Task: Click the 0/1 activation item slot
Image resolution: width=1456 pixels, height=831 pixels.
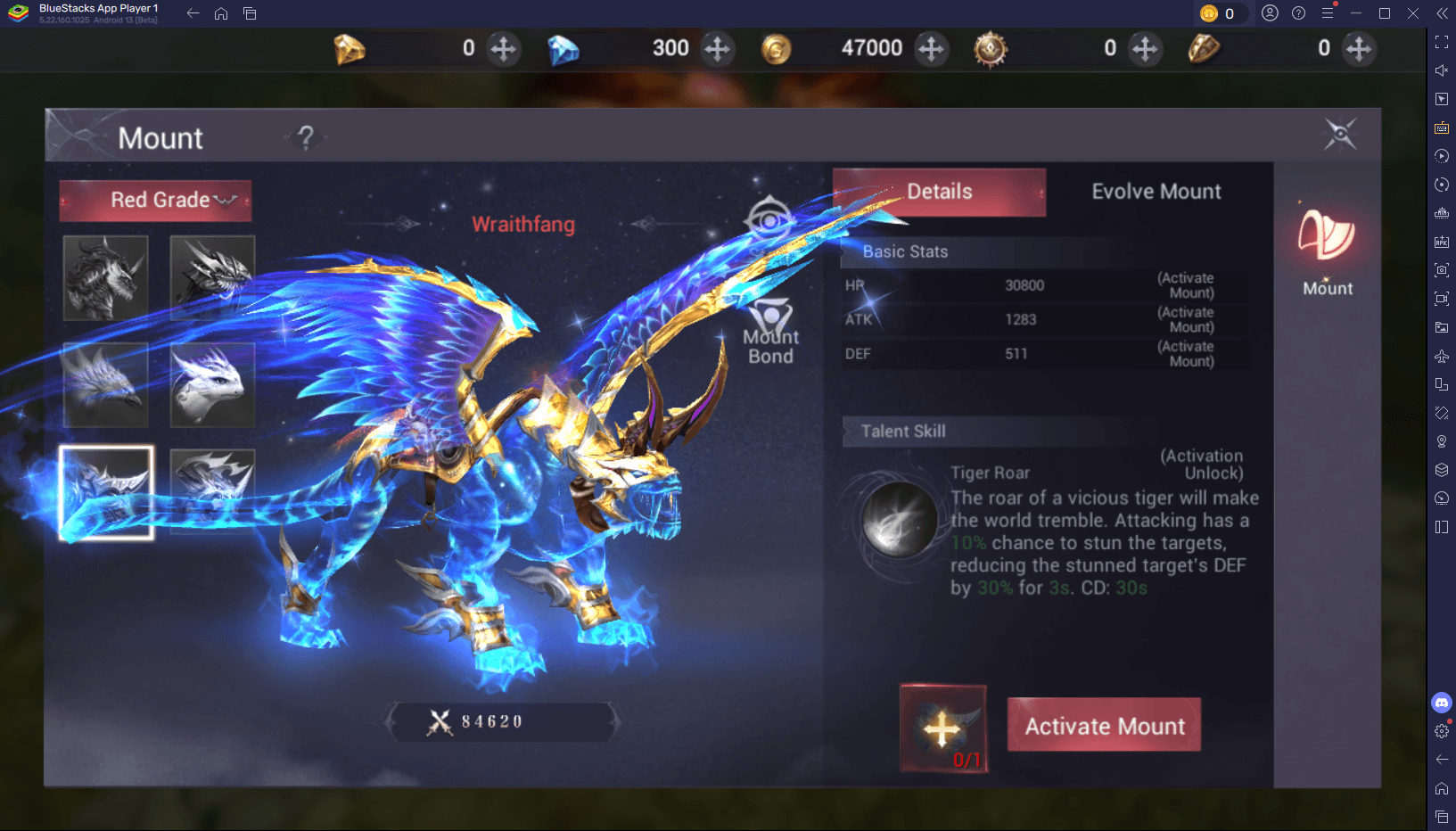Action: tap(942, 727)
